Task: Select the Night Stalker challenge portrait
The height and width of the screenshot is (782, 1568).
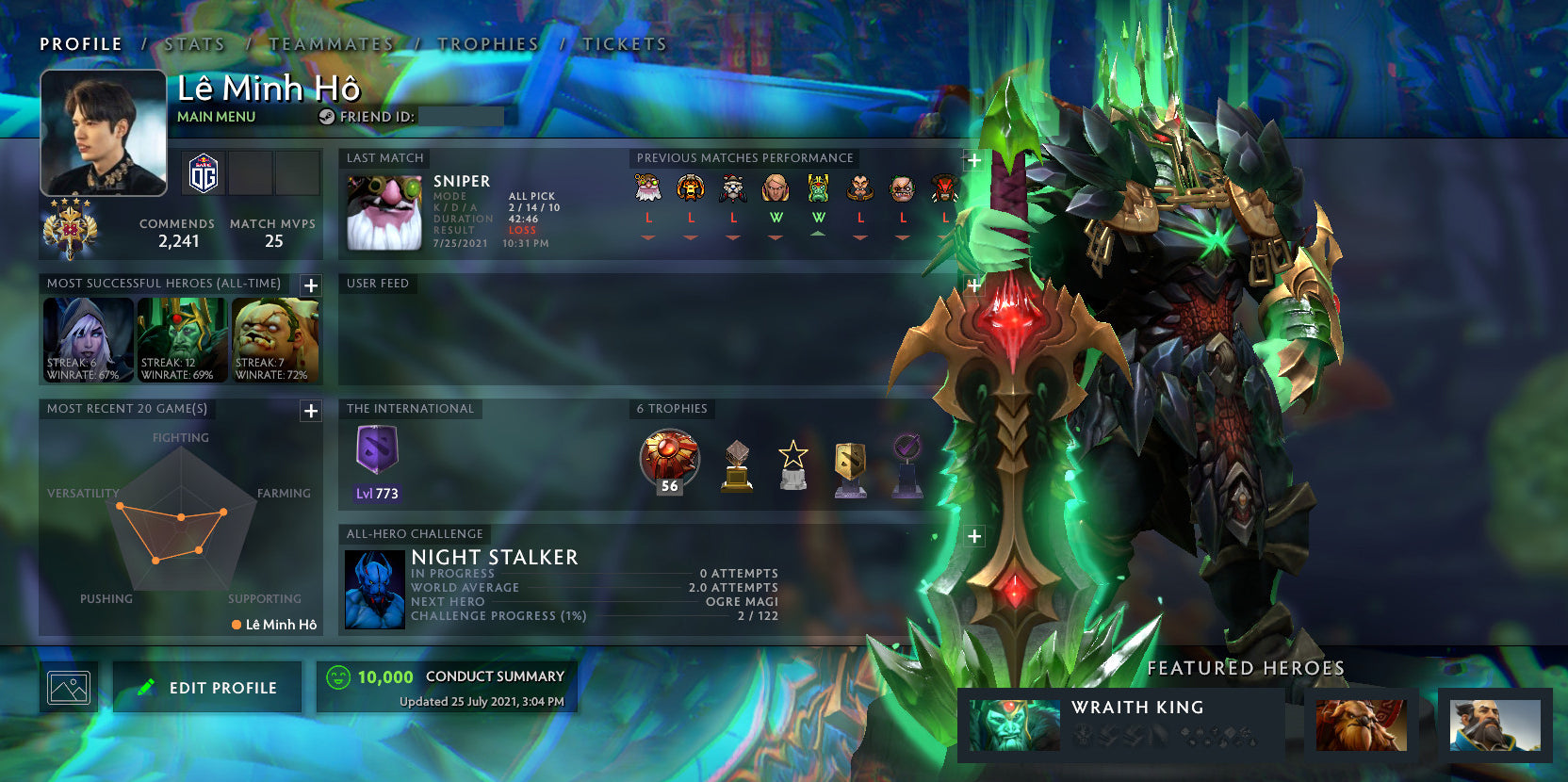Action: [x=376, y=590]
